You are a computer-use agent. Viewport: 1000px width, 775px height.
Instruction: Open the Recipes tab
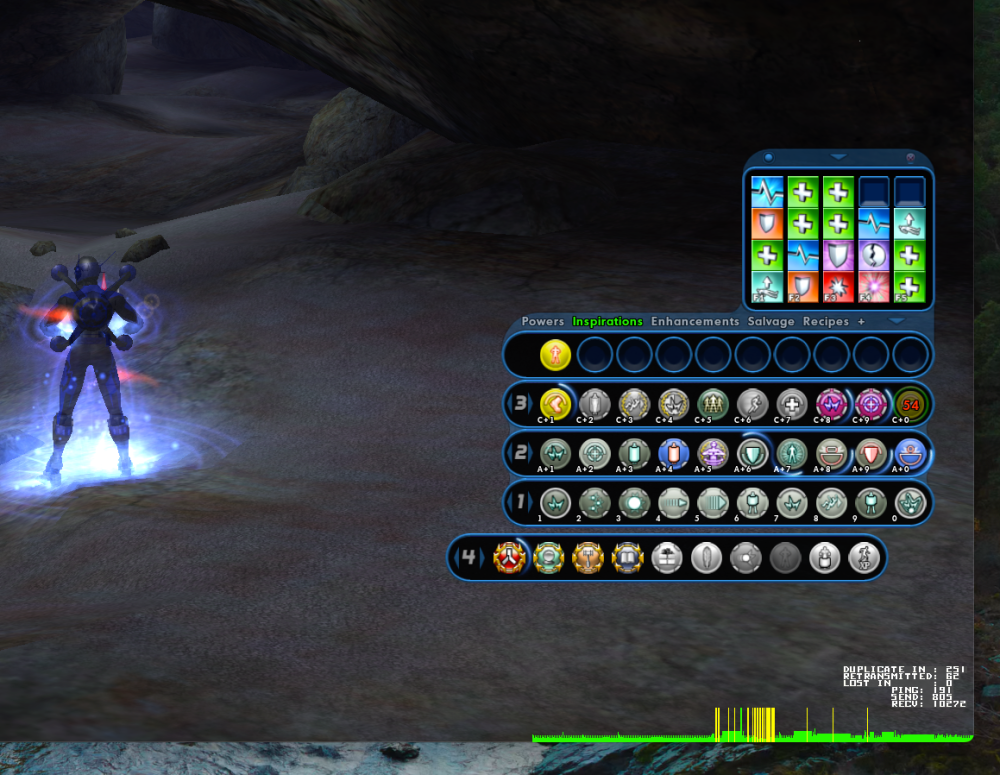tap(826, 322)
